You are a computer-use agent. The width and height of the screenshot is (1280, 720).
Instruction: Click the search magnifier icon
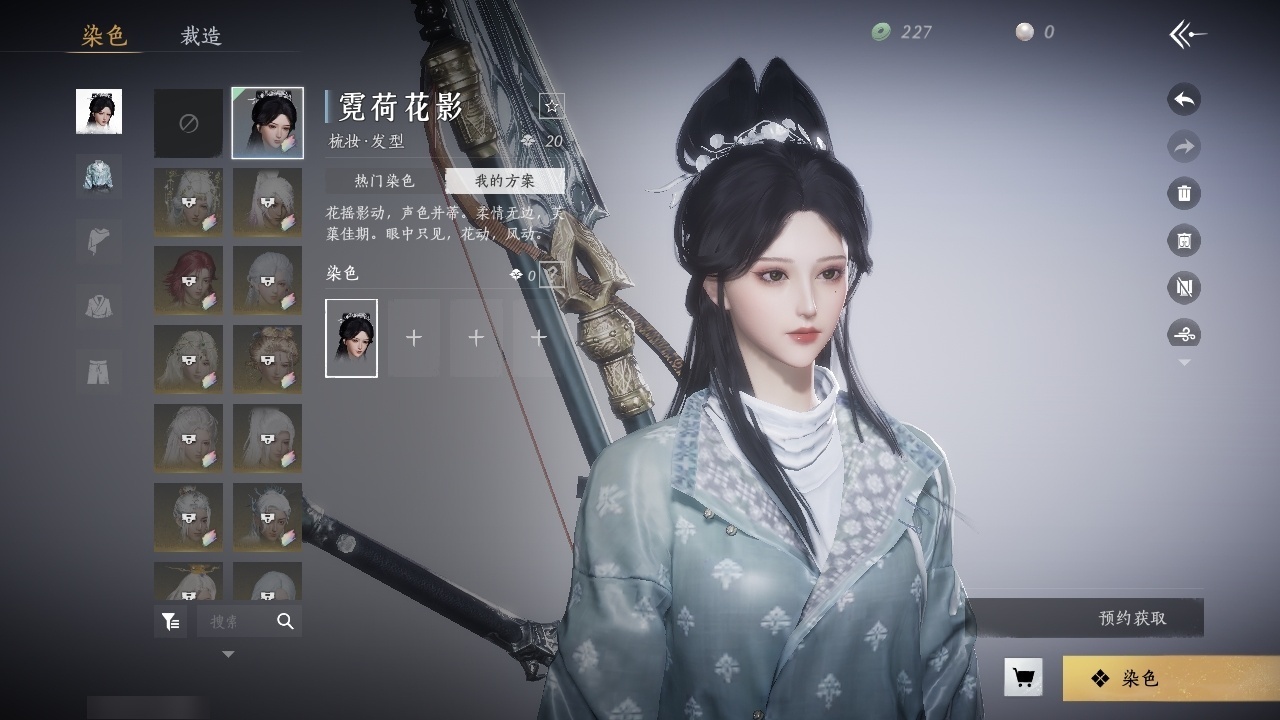[x=285, y=621]
